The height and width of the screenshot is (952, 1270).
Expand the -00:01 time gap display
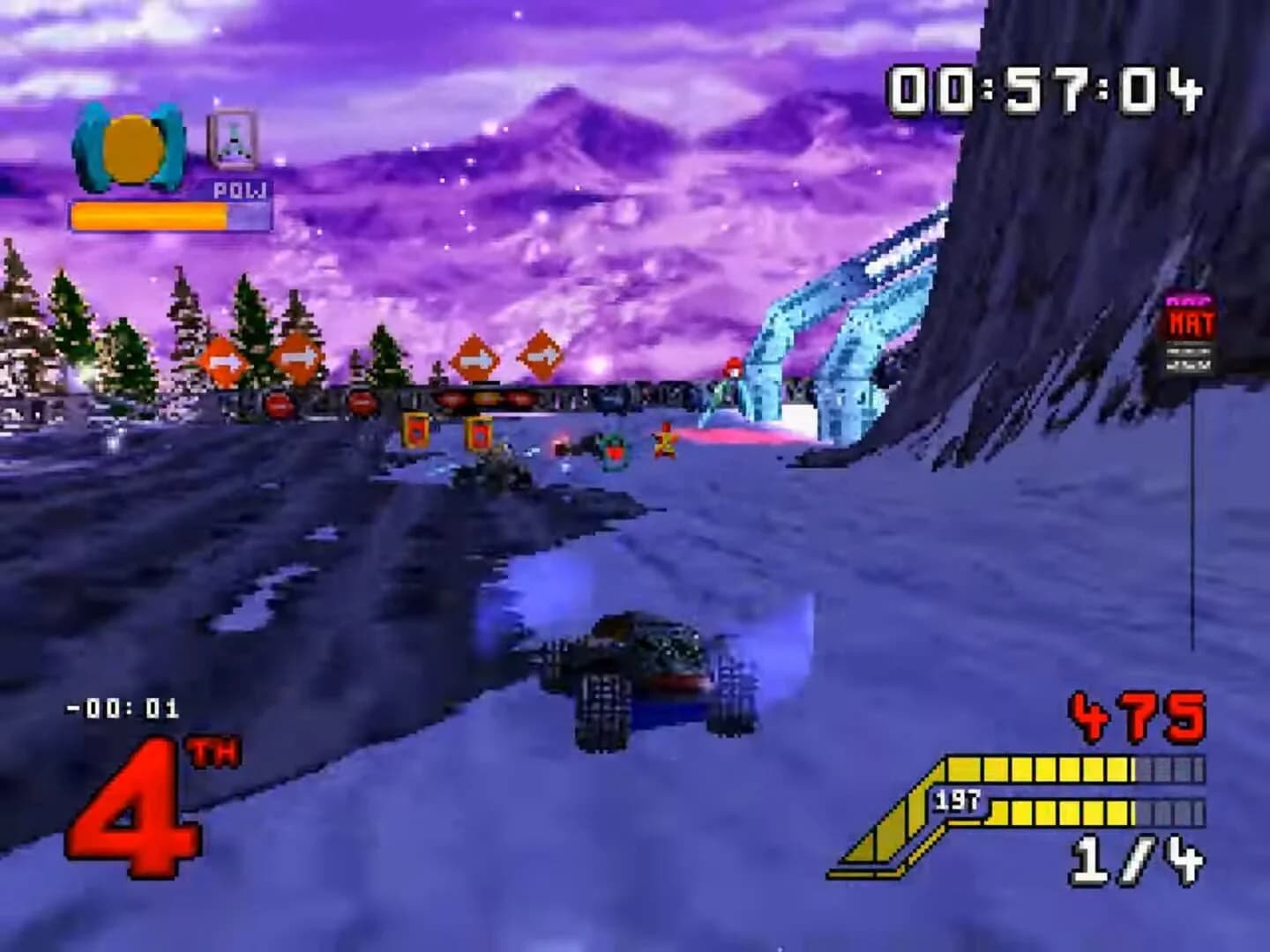tap(122, 705)
